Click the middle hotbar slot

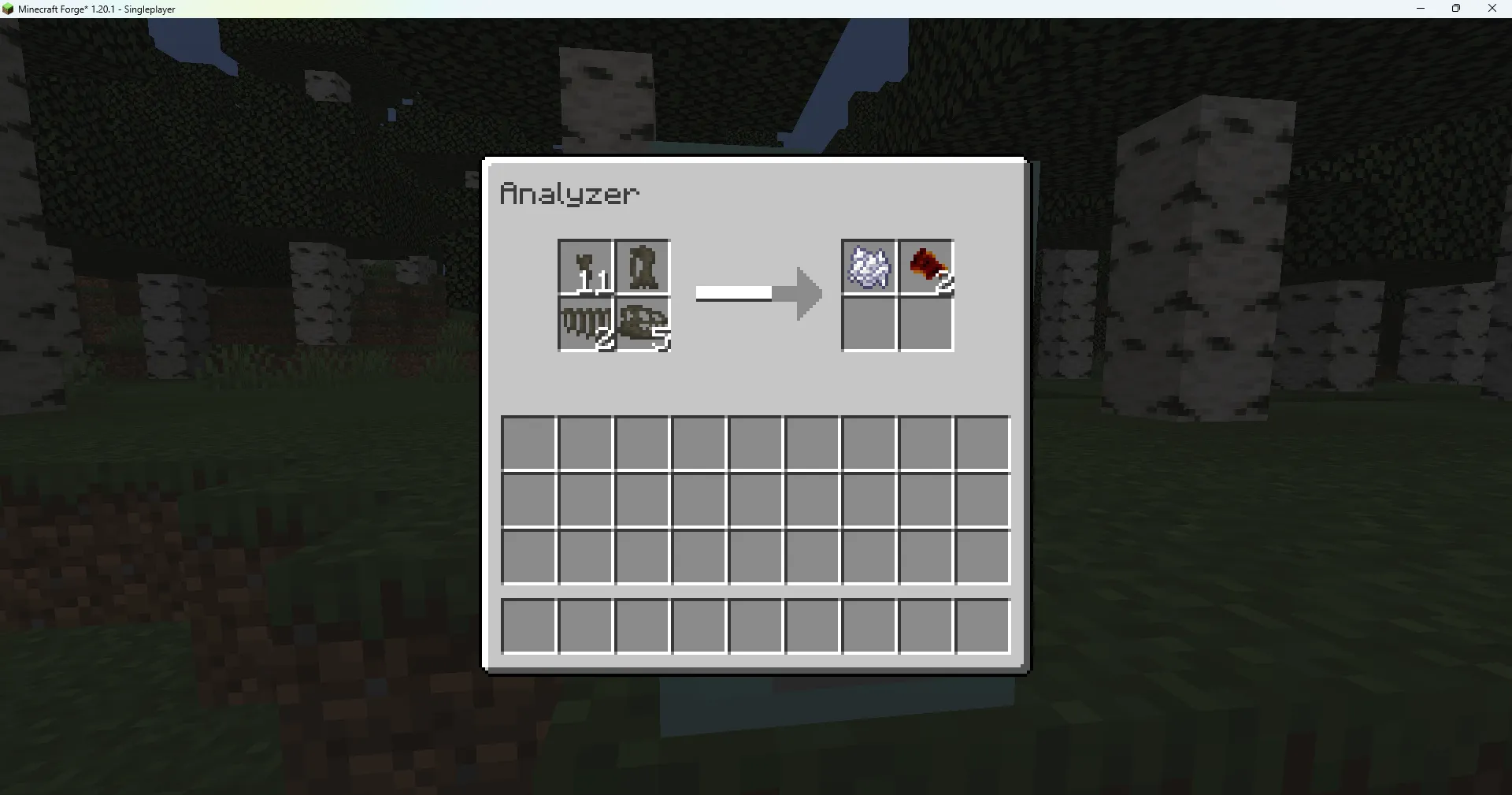click(x=755, y=626)
